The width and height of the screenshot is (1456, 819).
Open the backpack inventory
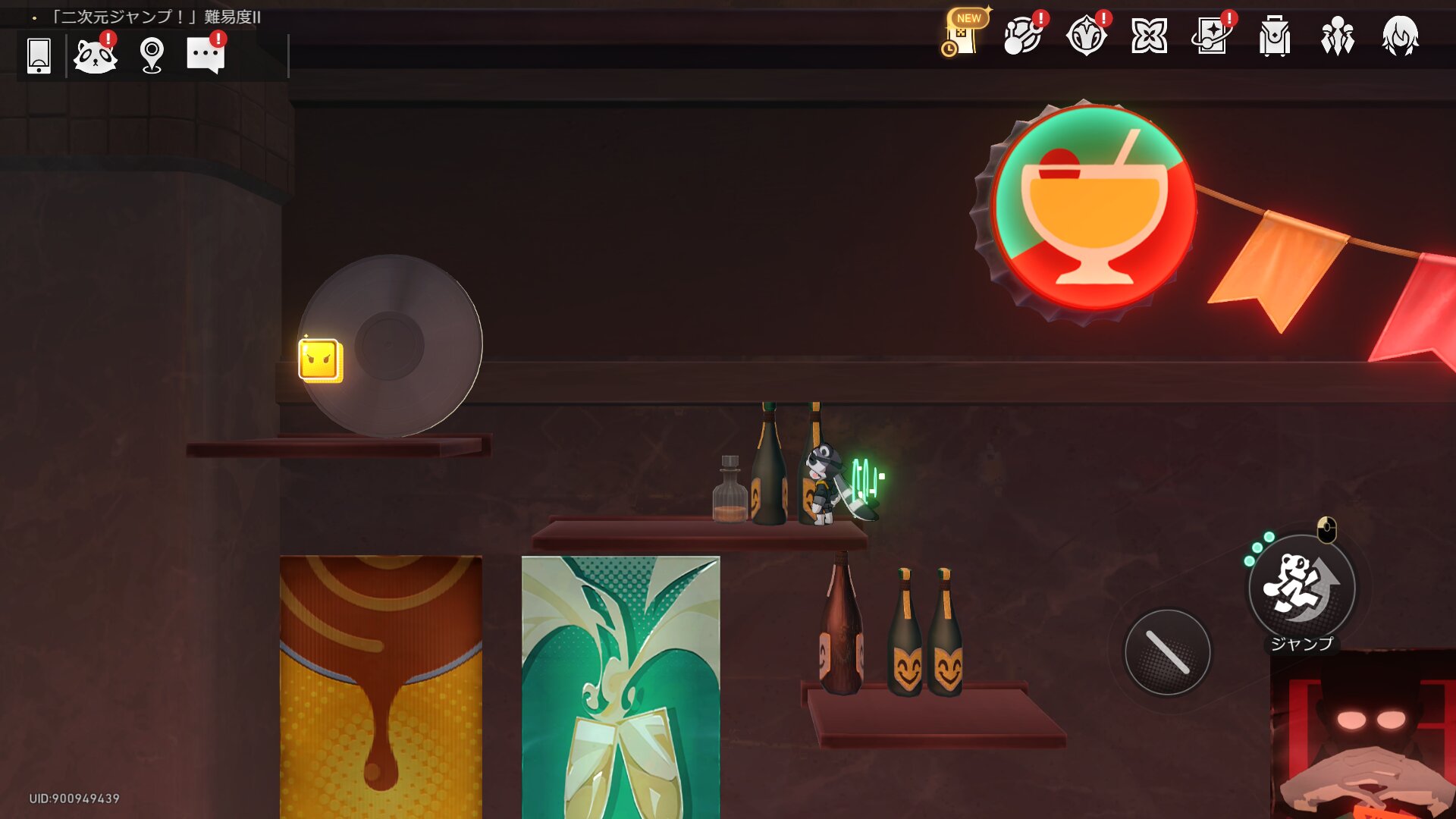coord(1274,36)
